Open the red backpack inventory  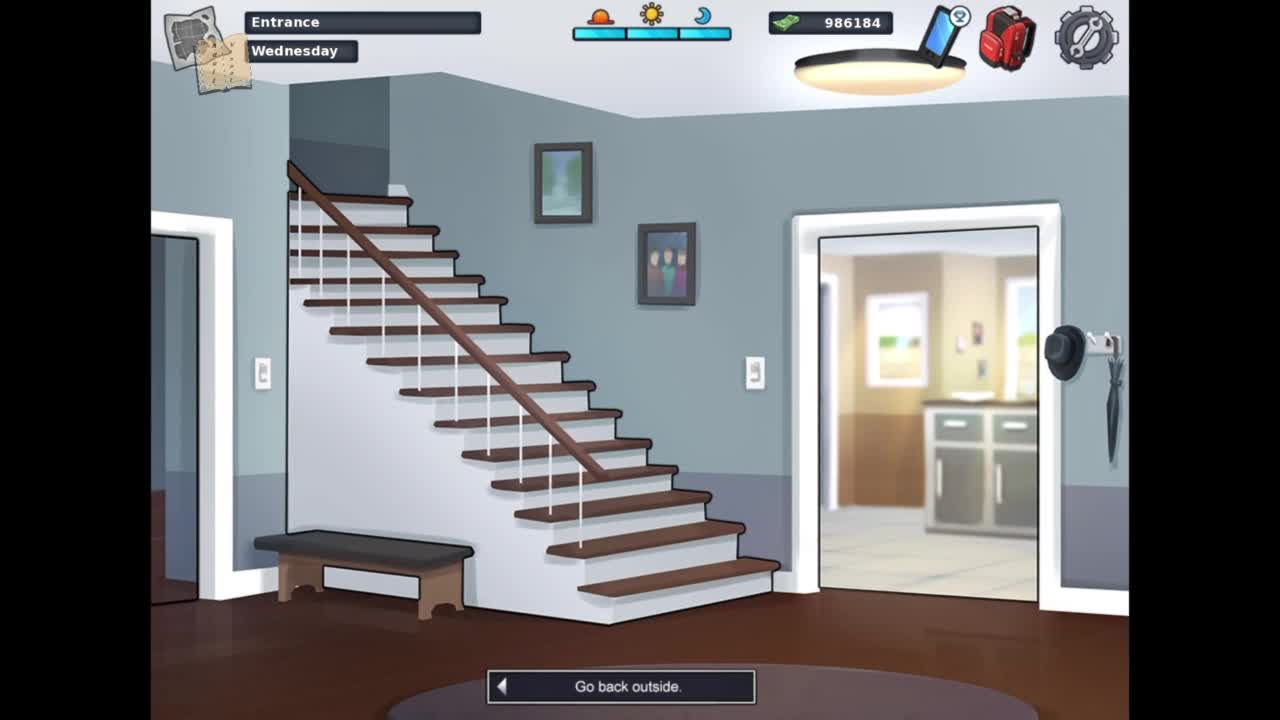click(1006, 38)
